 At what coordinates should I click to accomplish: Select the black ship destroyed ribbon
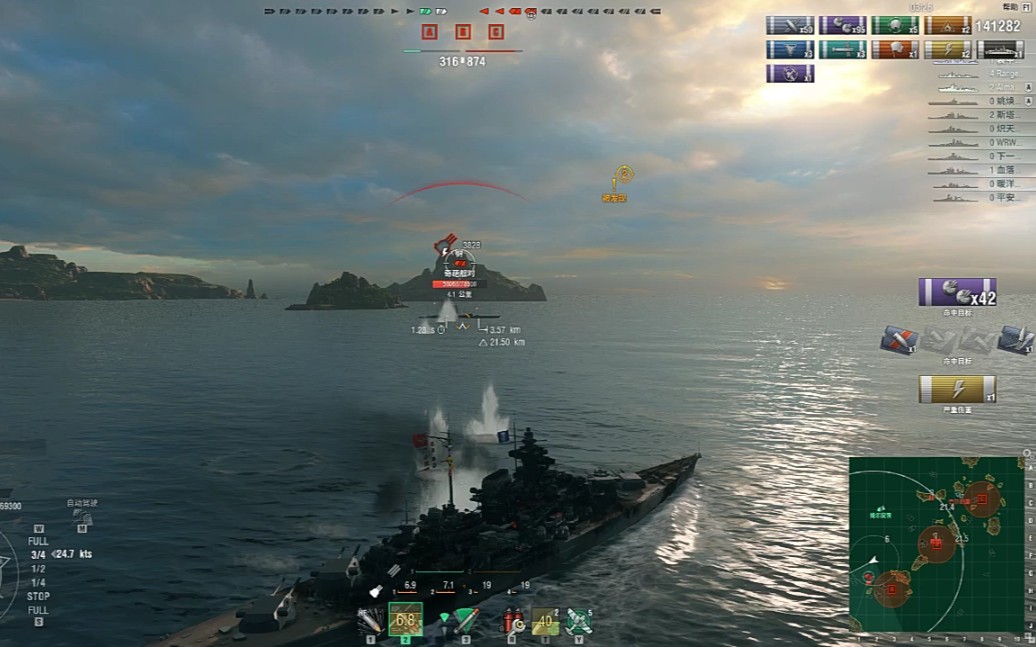[999, 49]
